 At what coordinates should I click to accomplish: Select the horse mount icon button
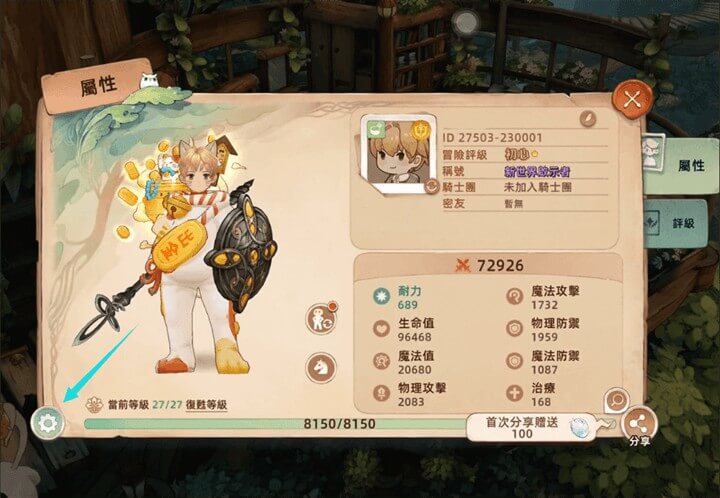[x=321, y=367]
